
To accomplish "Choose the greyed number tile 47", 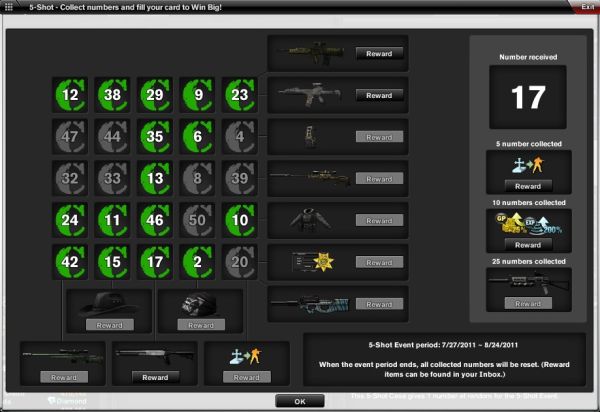I will click(x=70, y=137).
